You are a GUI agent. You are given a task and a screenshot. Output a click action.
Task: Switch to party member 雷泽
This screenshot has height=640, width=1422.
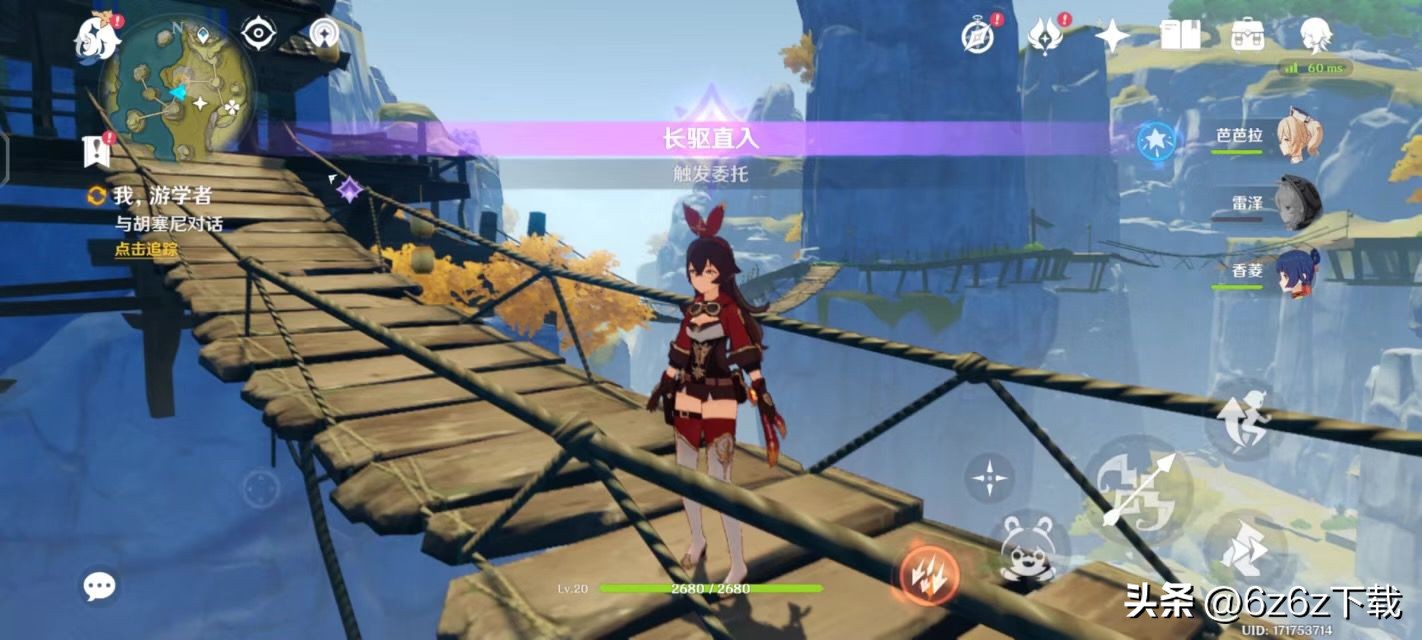(1297, 204)
